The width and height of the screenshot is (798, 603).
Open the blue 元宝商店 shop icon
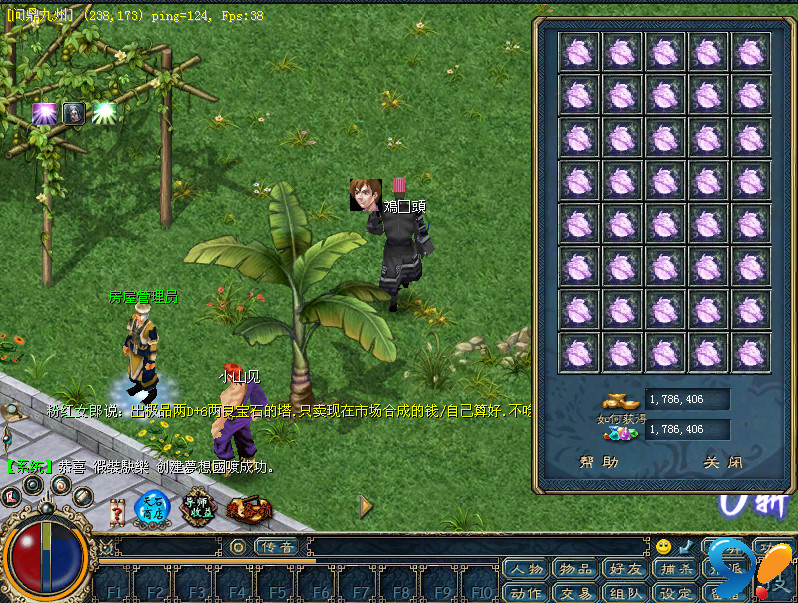coord(153,508)
